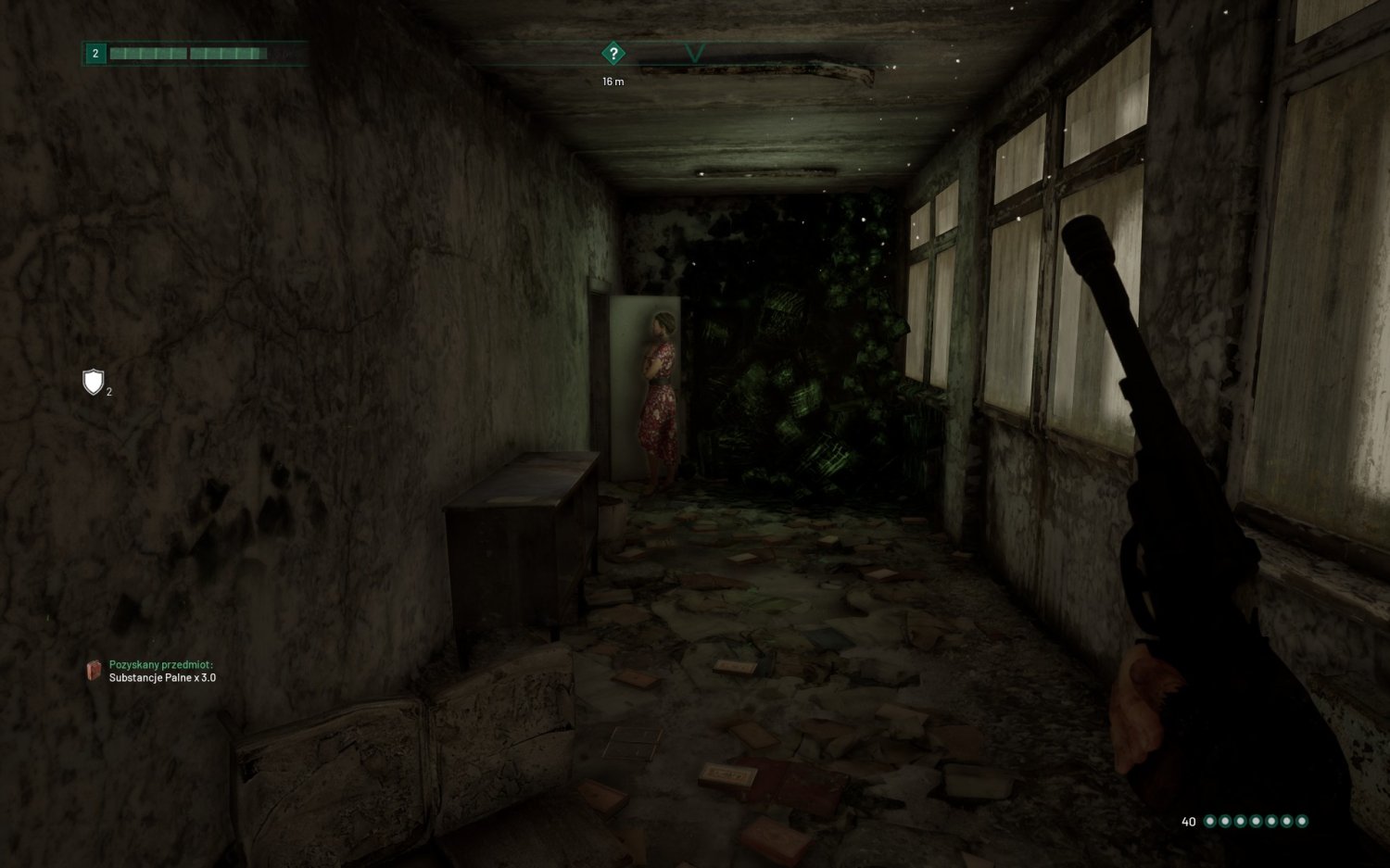Click the Pozyskany przedmiot notification header
The image size is (1390, 868).
162,663
